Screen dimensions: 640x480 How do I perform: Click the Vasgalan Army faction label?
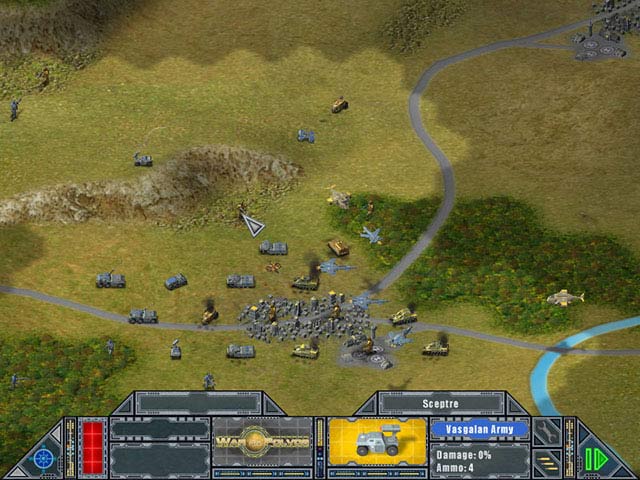(x=479, y=428)
